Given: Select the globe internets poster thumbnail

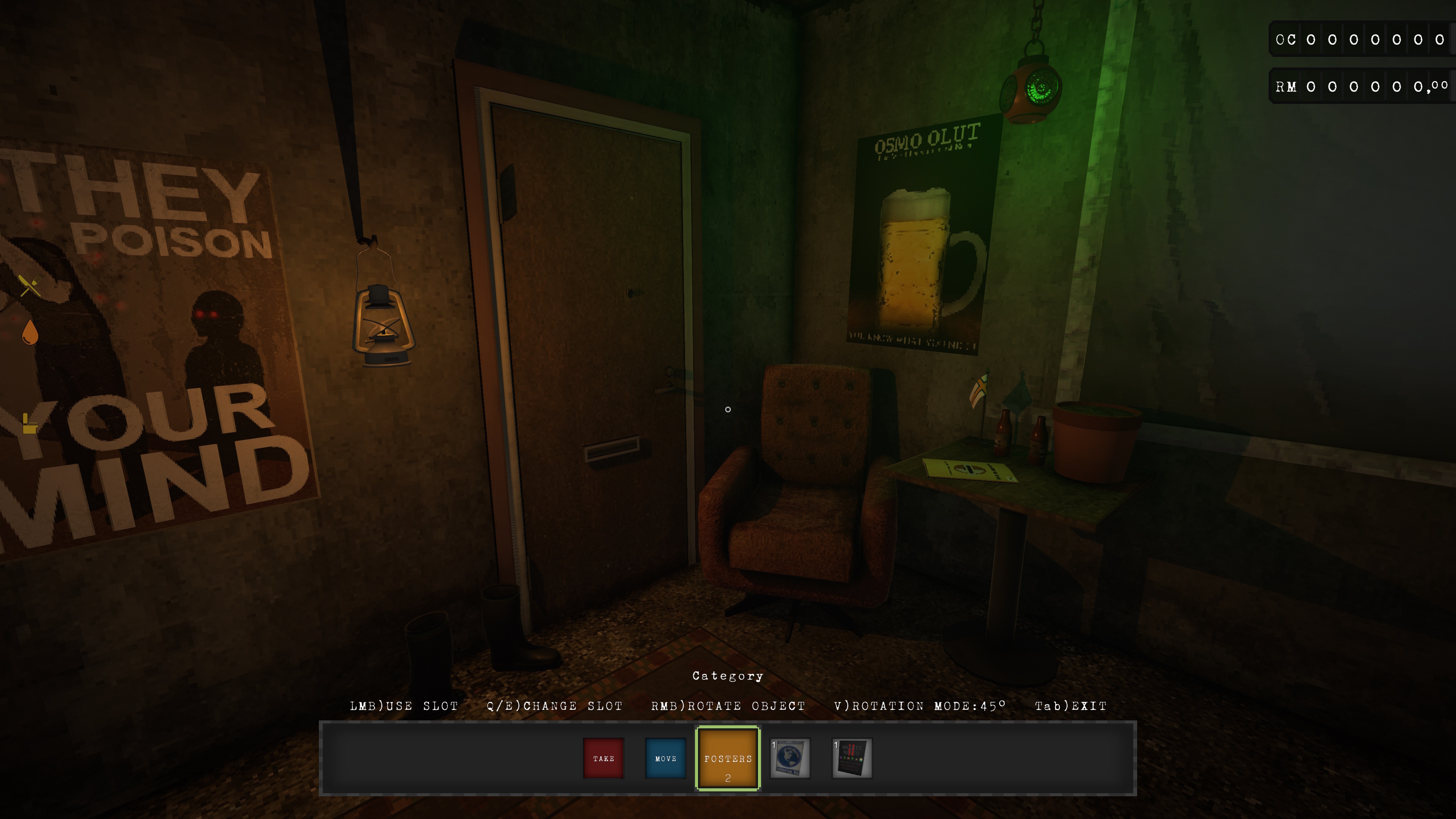Looking at the screenshot, I should coord(790,758).
